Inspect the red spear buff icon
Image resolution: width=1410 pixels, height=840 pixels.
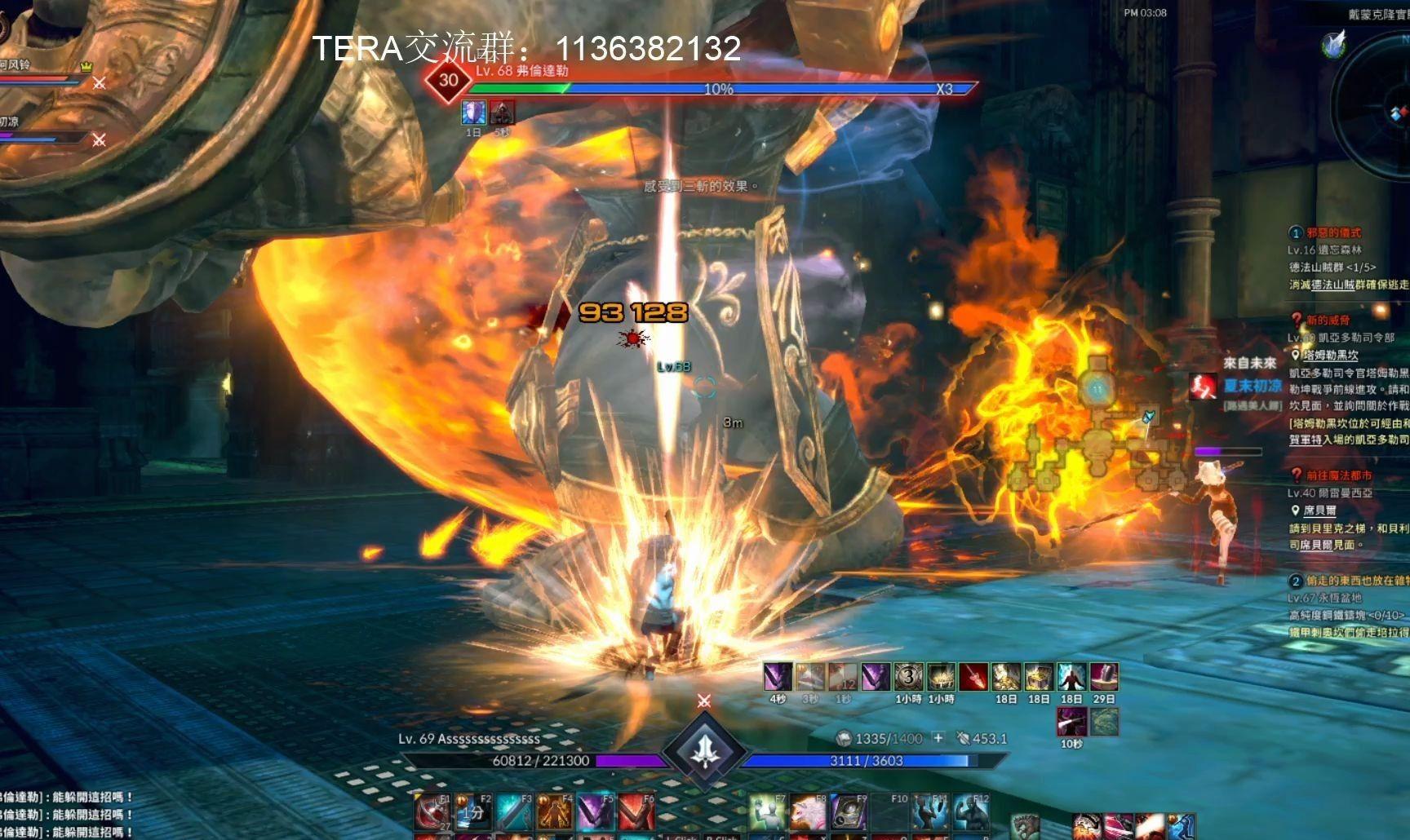[x=973, y=677]
